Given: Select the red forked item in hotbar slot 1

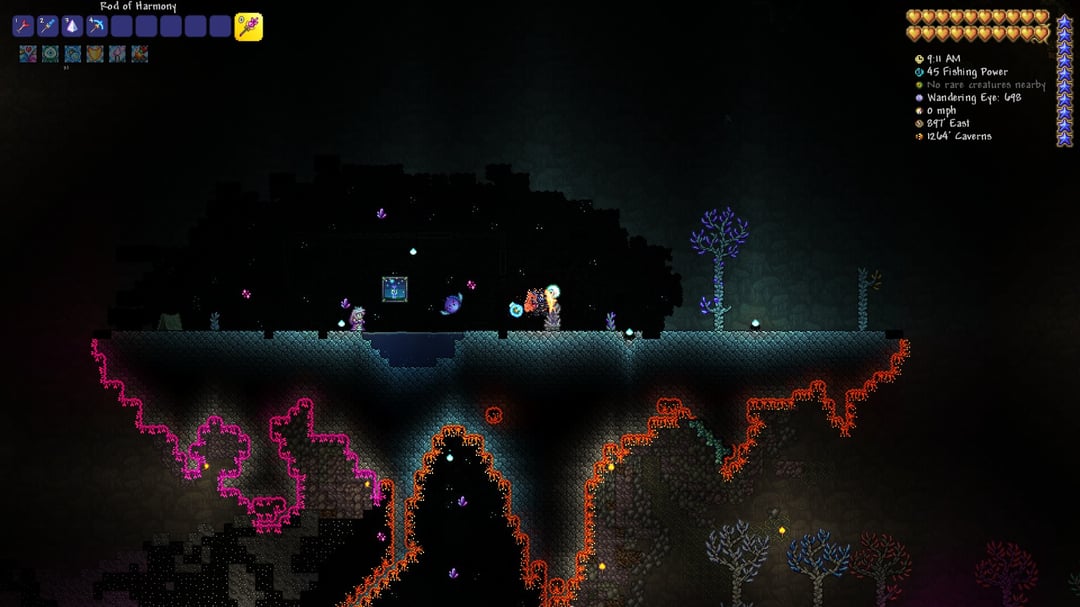Looking at the screenshot, I should pyautogui.click(x=23, y=27).
